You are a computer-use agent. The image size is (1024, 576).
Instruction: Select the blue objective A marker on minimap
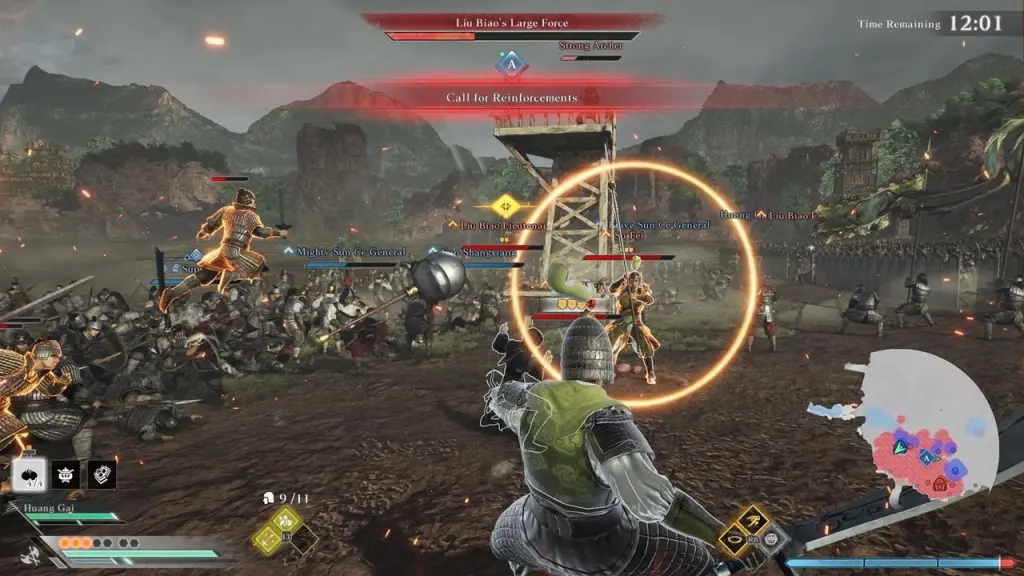(x=927, y=457)
